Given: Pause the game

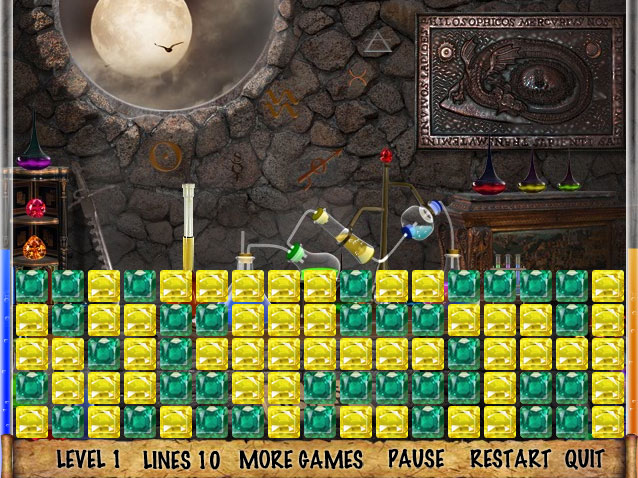Looking at the screenshot, I should point(416,460).
